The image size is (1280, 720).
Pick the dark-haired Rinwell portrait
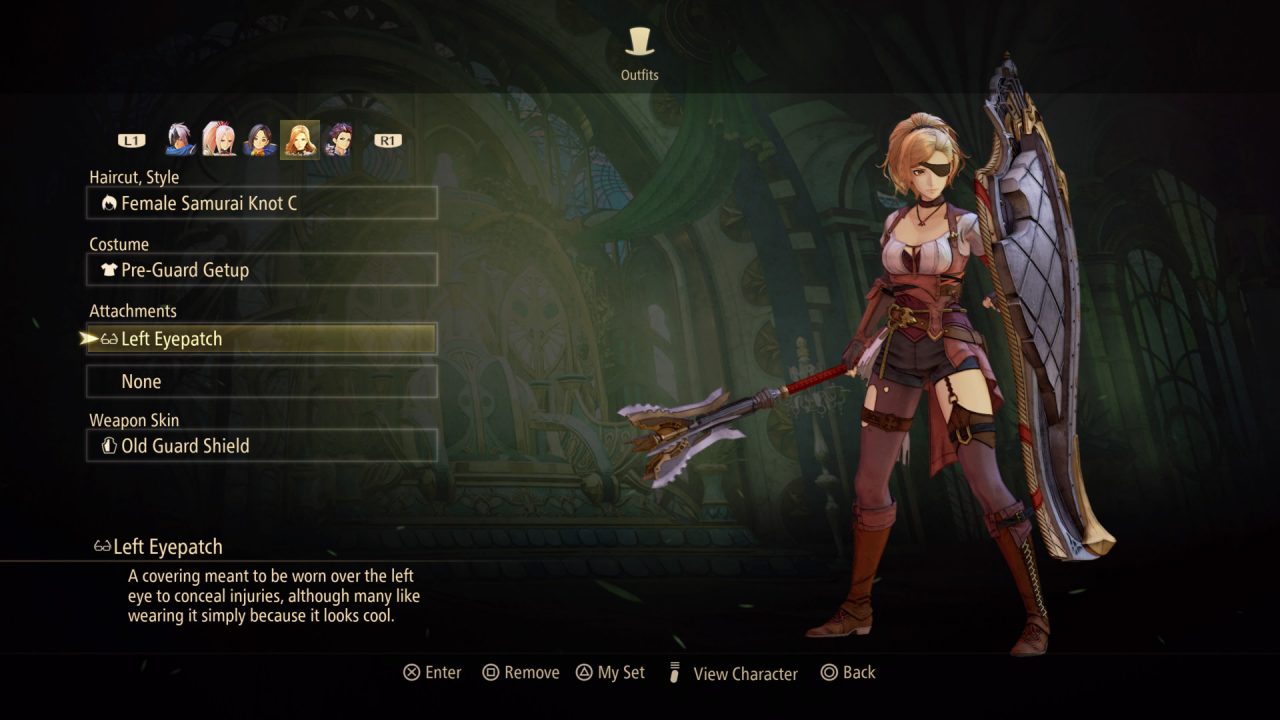[259, 140]
